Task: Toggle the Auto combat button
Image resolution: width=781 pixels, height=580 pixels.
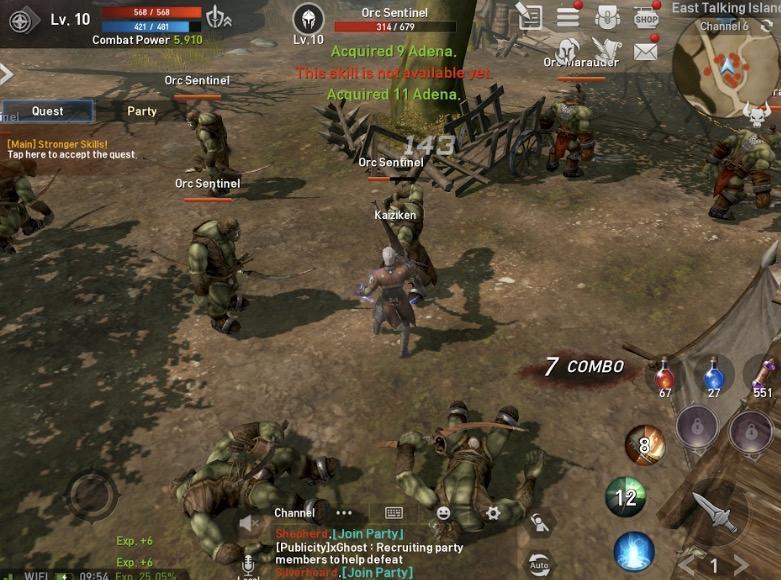Action: [x=539, y=564]
